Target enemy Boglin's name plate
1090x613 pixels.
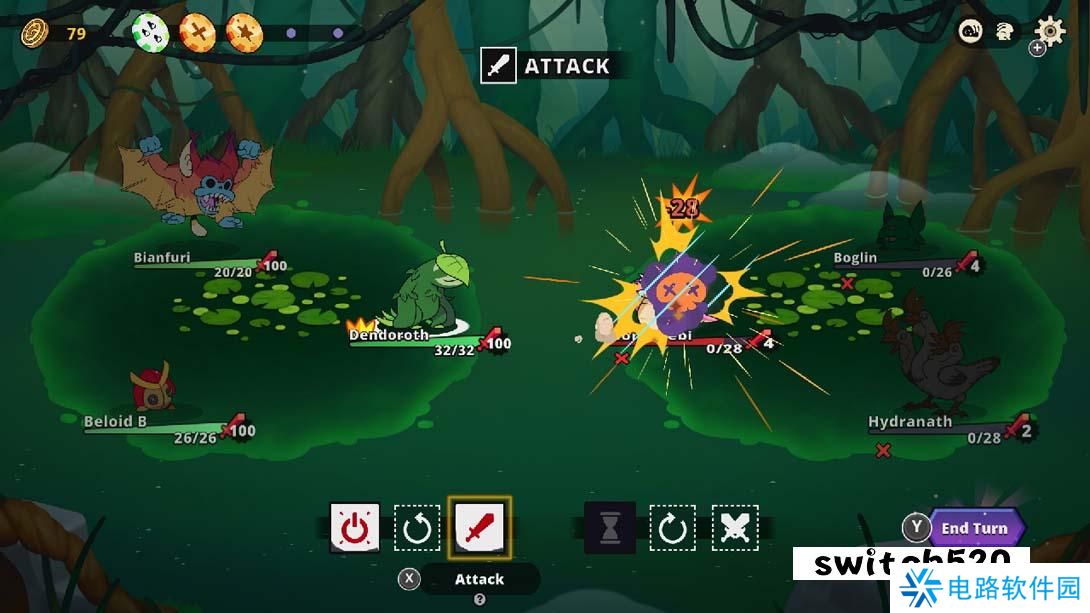pos(855,257)
